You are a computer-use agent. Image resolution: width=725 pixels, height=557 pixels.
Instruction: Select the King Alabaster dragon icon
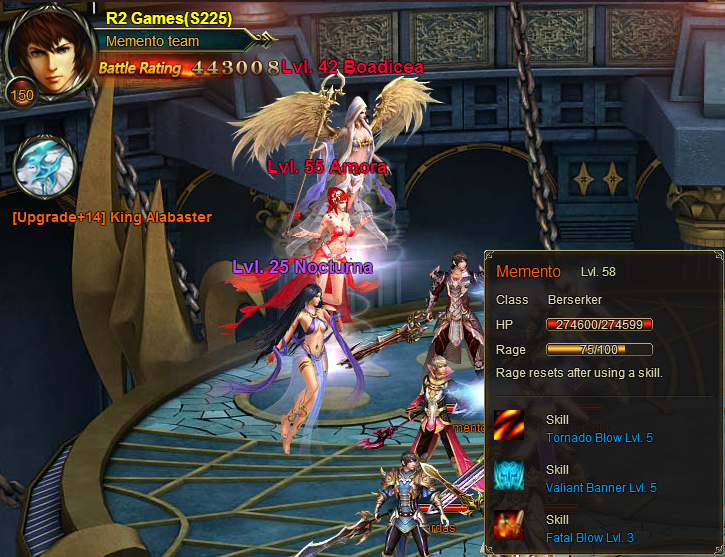tap(46, 167)
